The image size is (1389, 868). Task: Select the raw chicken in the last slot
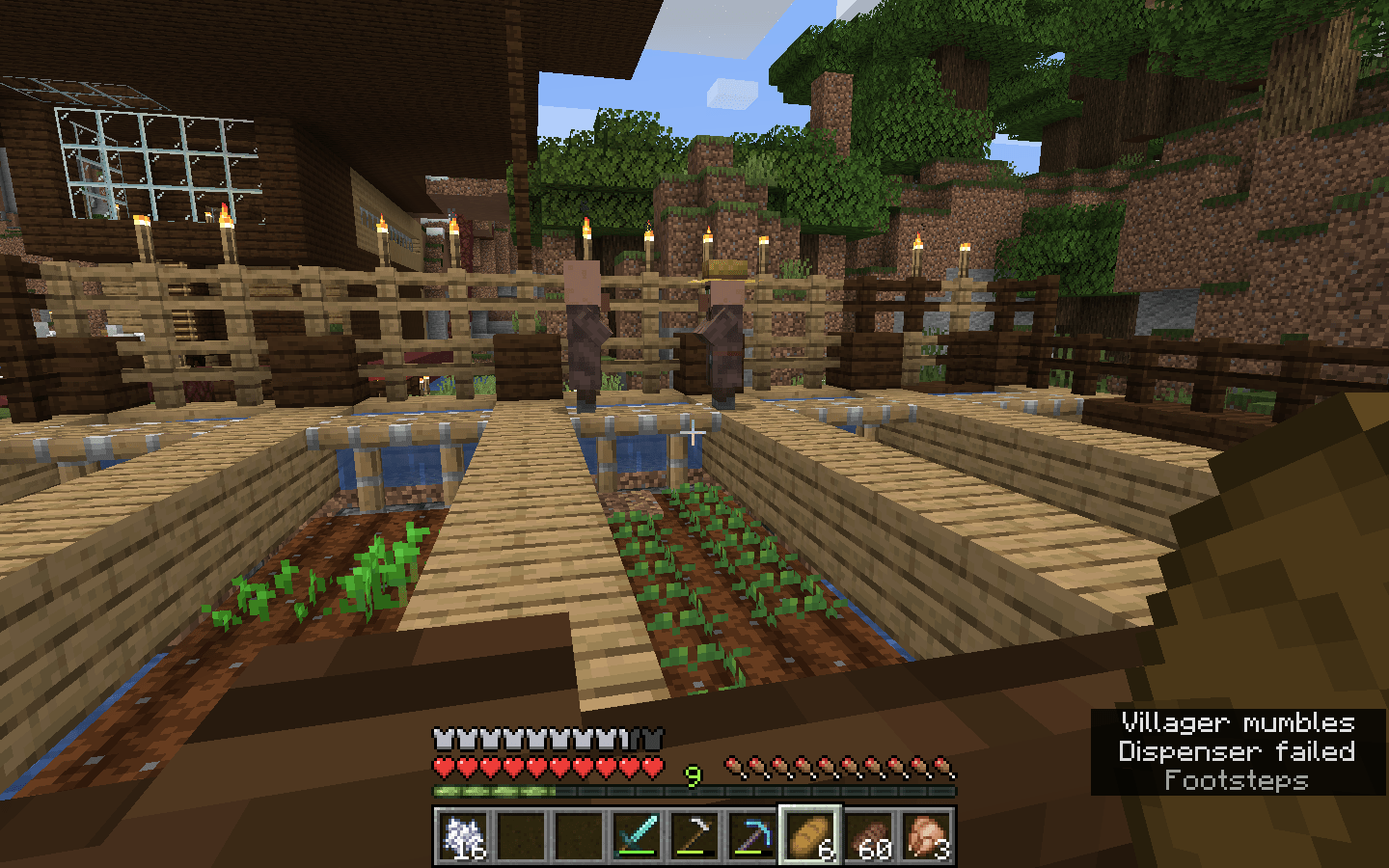(x=928, y=834)
